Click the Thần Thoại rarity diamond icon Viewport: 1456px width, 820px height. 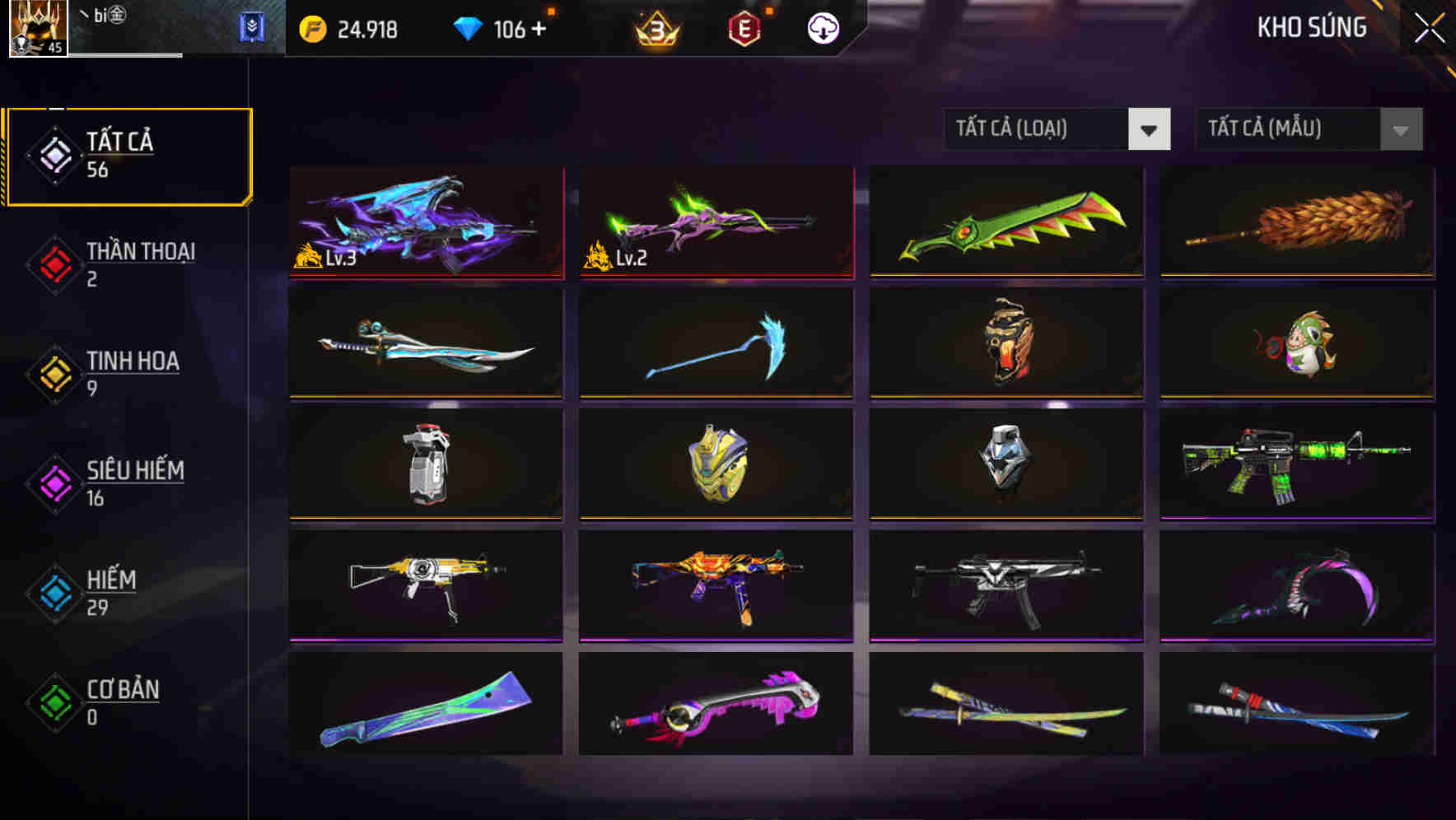tap(54, 263)
